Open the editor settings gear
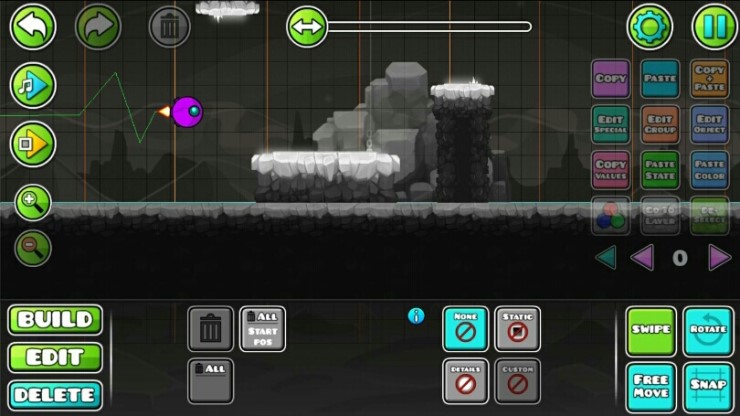 point(649,26)
